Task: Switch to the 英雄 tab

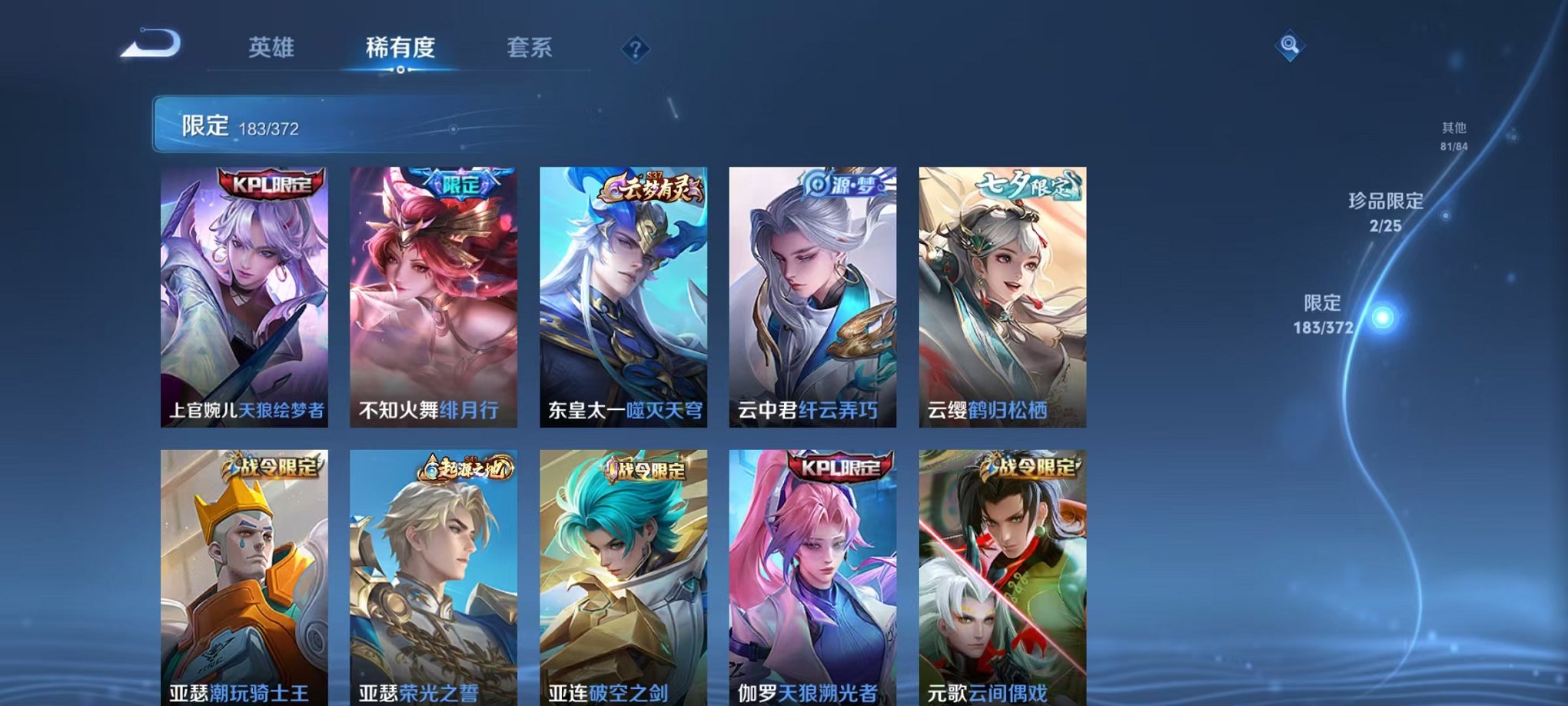Action: [x=274, y=48]
